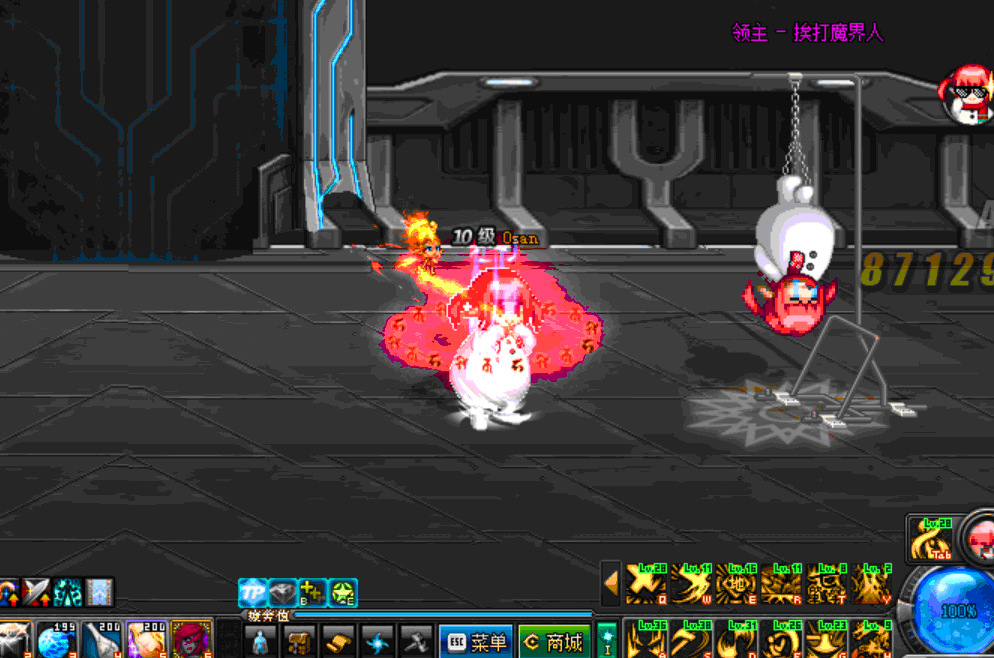Open the backpack inventory icon
The height and width of the screenshot is (658, 994).
coord(298,641)
